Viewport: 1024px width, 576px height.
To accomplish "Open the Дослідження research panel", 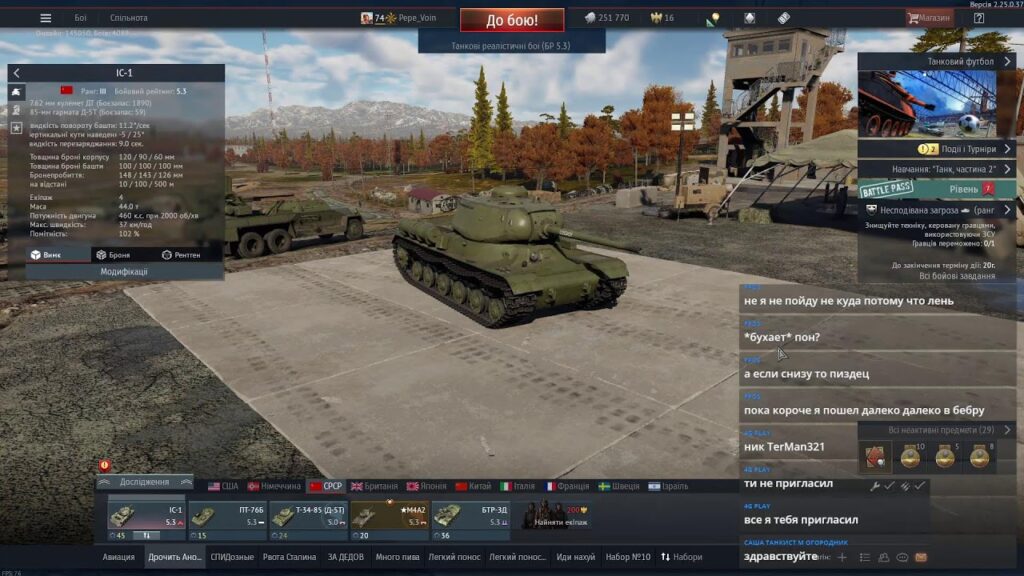I will coord(144,481).
